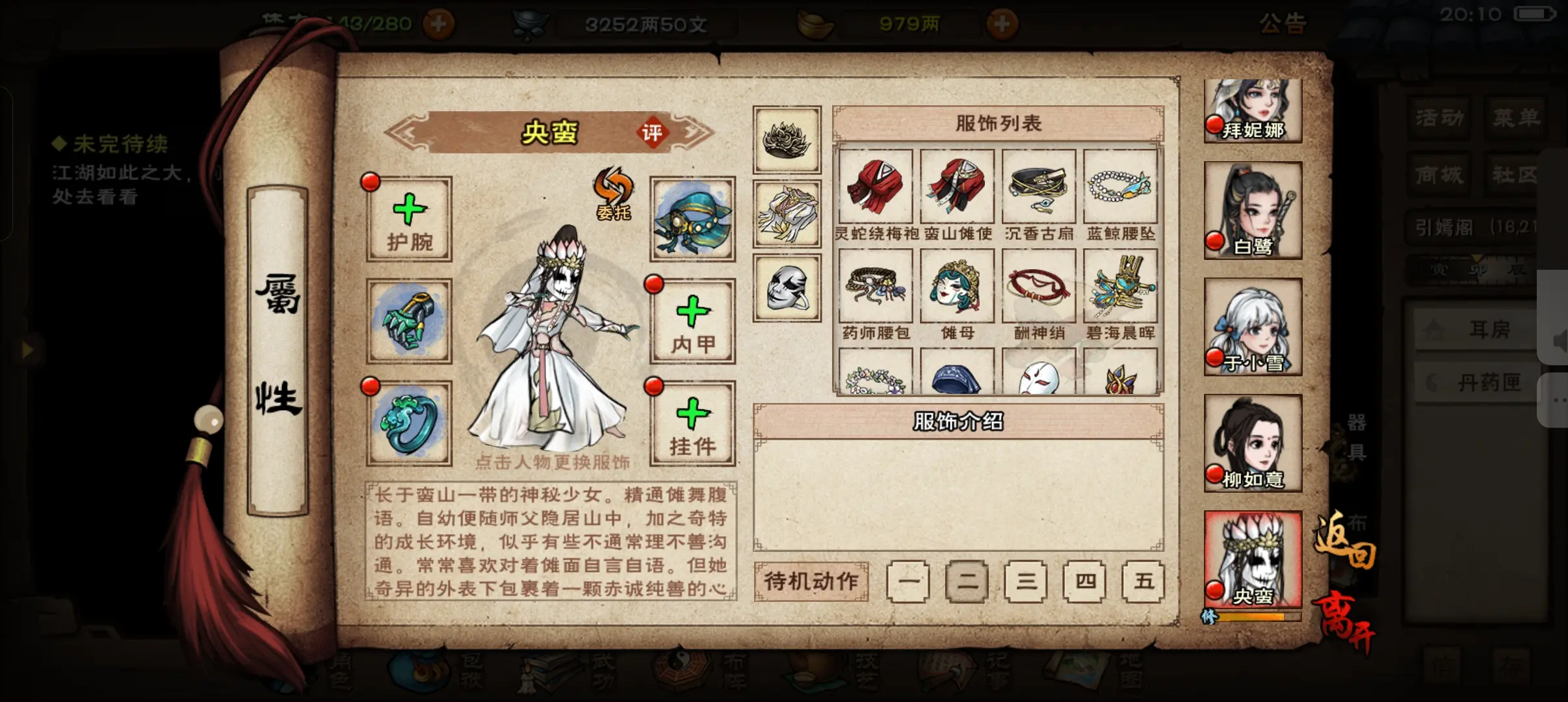Image resolution: width=1568 pixels, height=702 pixels.
Task: Select character 柳如意 portrait
Action: point(1253,443)
